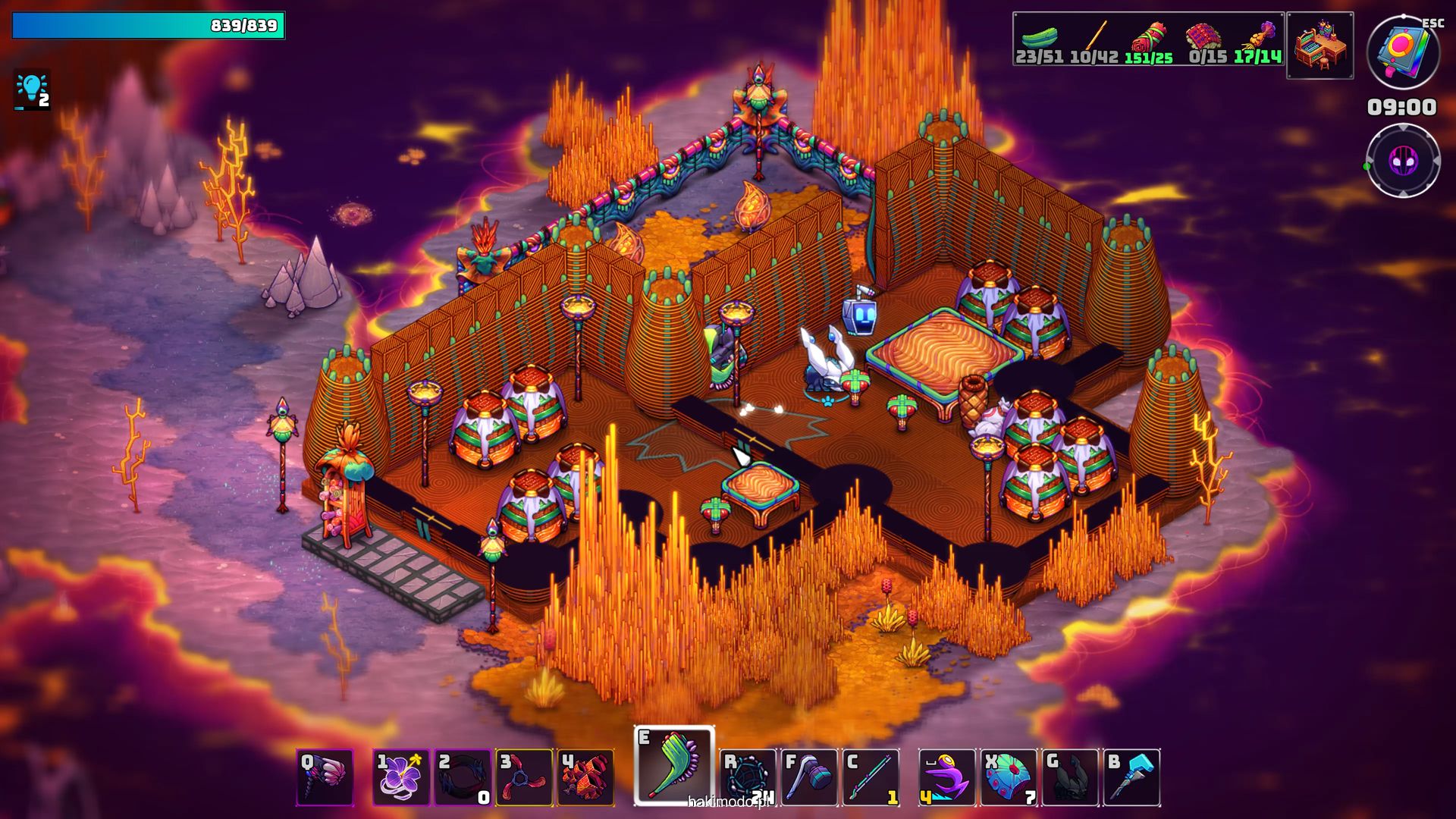Select the green spiked club in slot E
Image resolution: width=1456 pixels, height=819 pixels.
(x=674, y=766)
